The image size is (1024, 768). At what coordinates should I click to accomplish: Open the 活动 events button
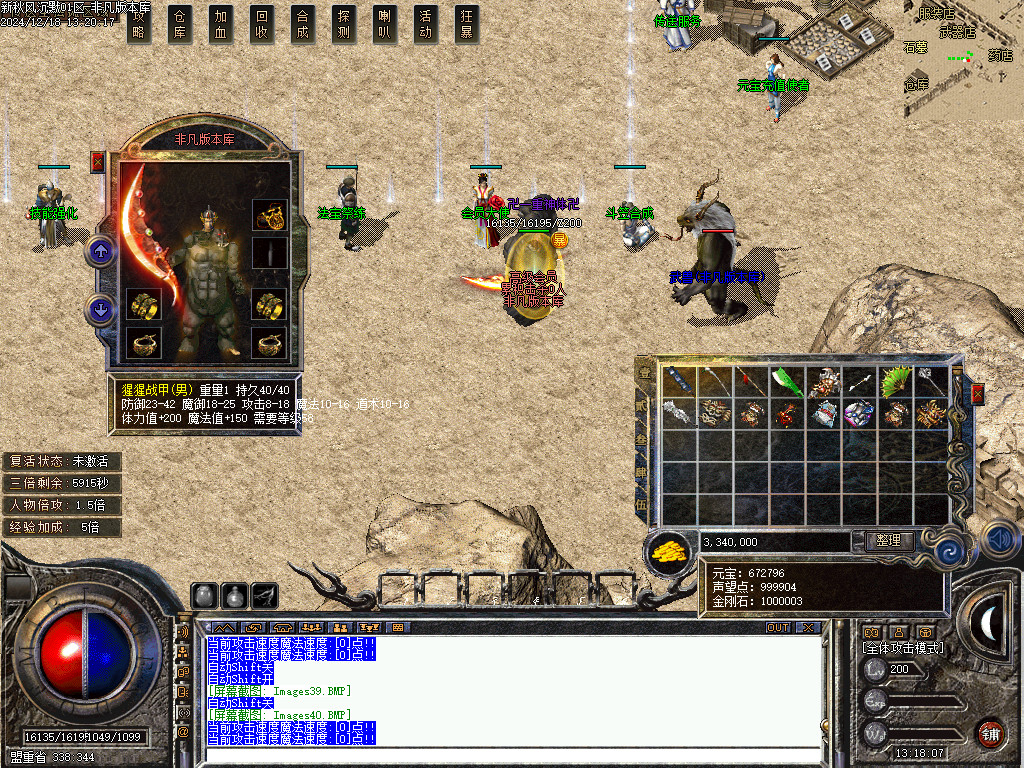point(426,24)
